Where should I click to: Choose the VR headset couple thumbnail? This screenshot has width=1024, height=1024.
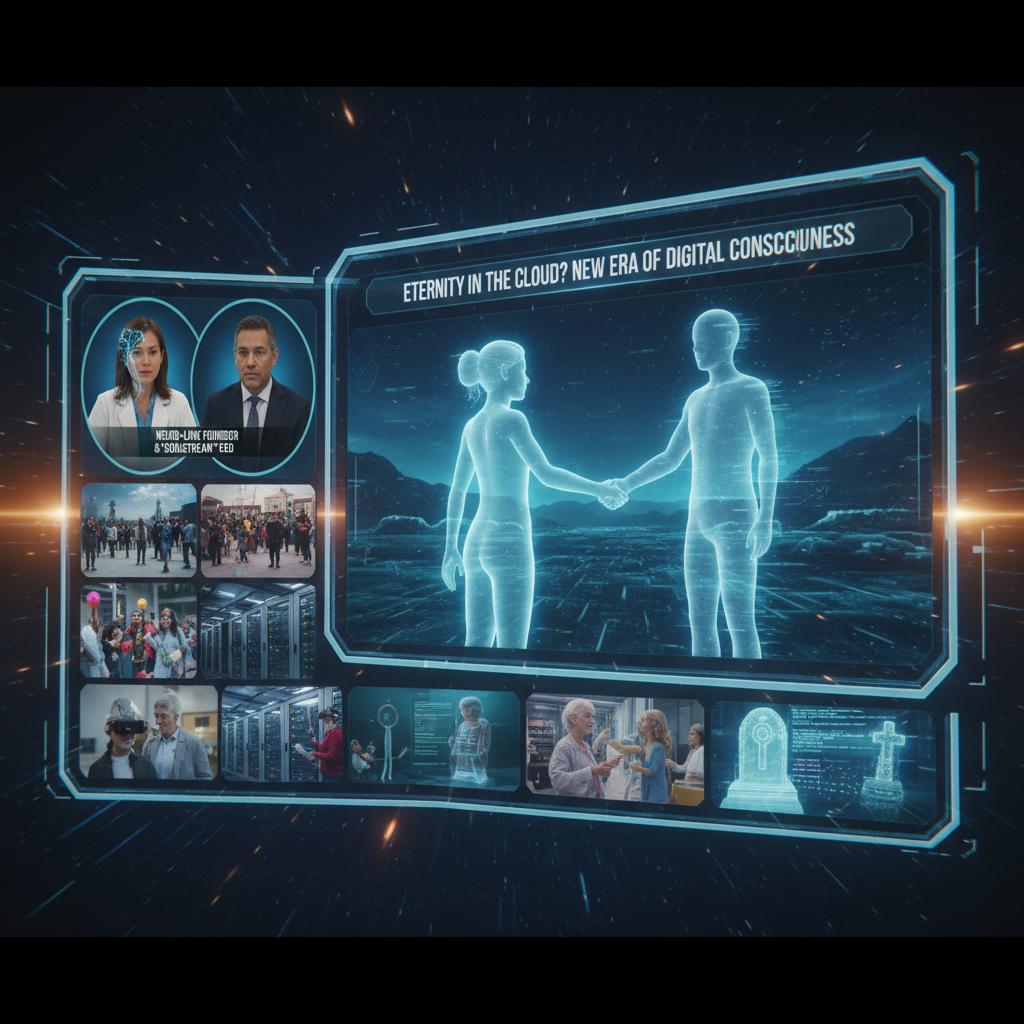148,732
